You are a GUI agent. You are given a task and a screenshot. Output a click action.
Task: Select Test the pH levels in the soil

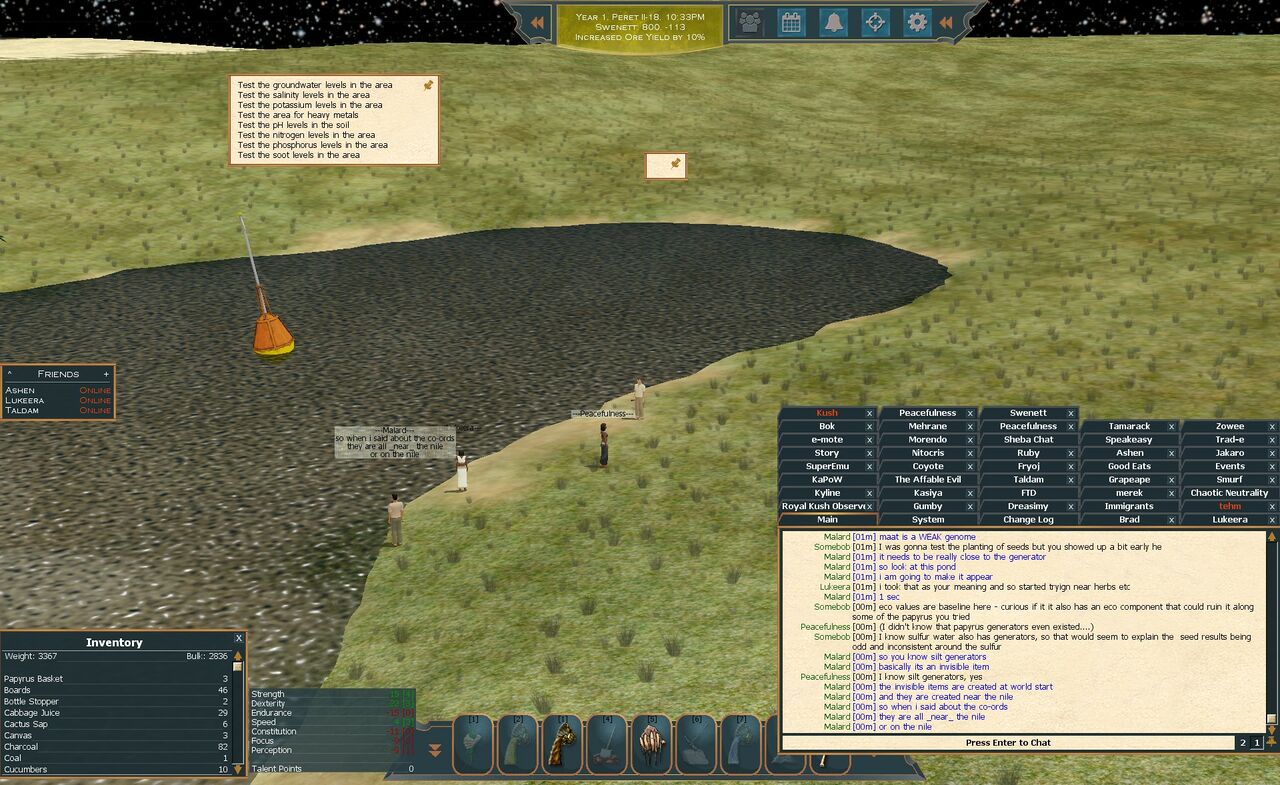pyautogui.click(x=293, y=125)
